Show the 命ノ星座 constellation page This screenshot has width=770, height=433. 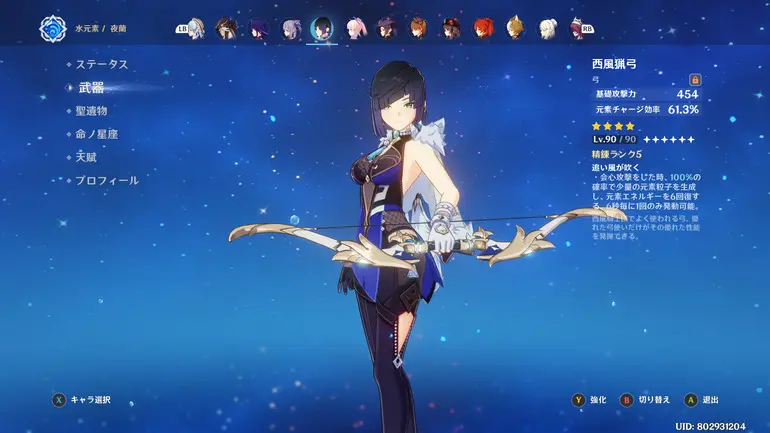[x=96, y=134]
